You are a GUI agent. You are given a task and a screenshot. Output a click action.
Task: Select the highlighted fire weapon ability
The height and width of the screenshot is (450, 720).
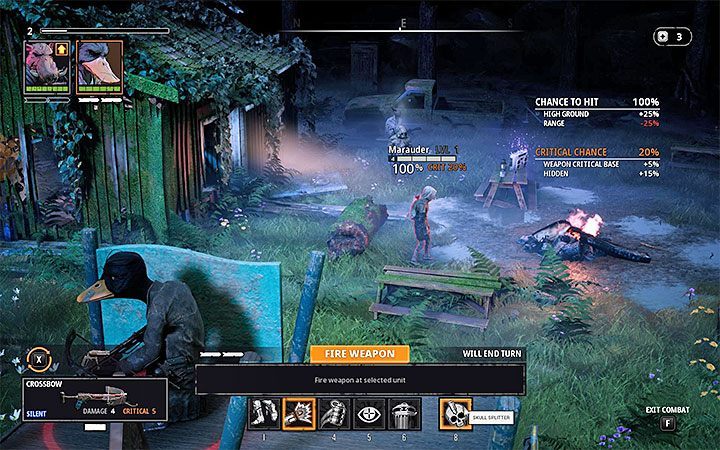click(x=299, y=412)
